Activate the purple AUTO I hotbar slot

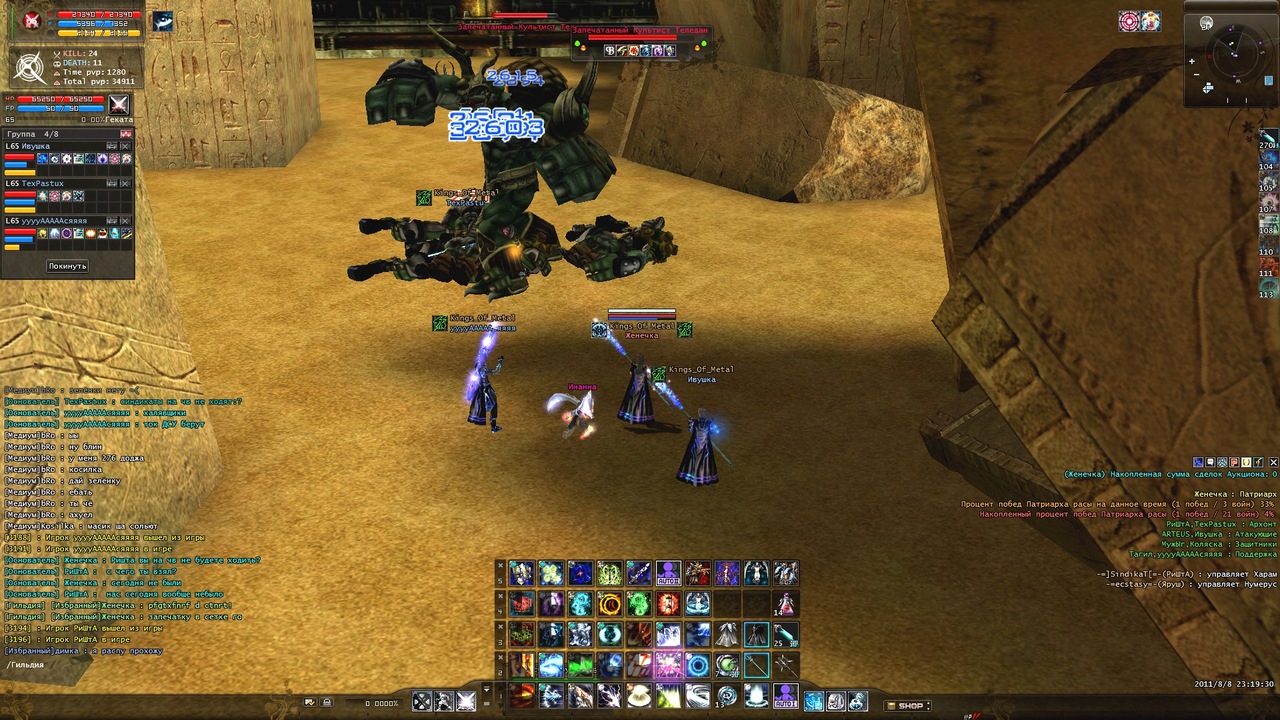point(786,694)
